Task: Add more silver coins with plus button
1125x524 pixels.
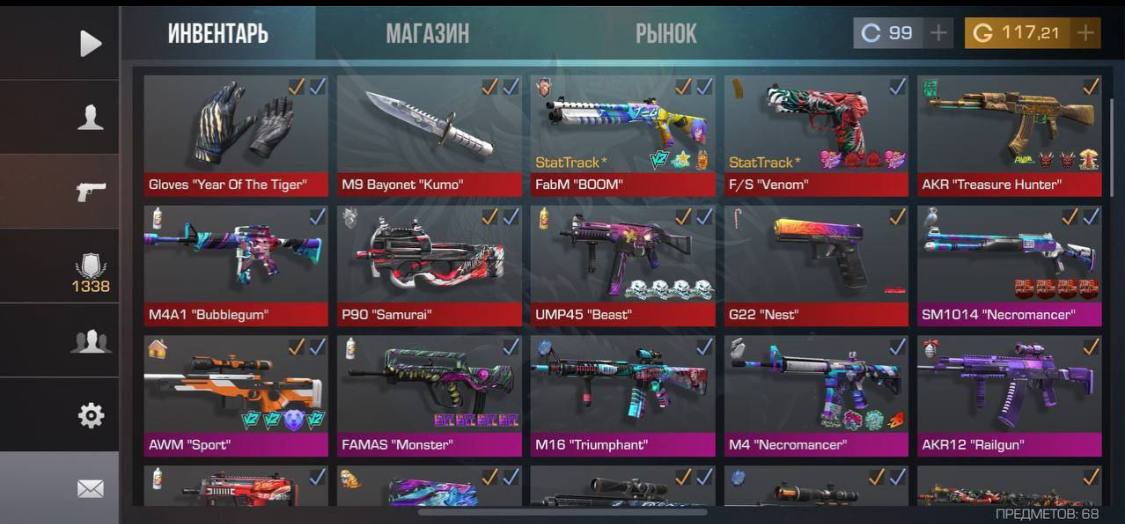Action: (938, 33)
